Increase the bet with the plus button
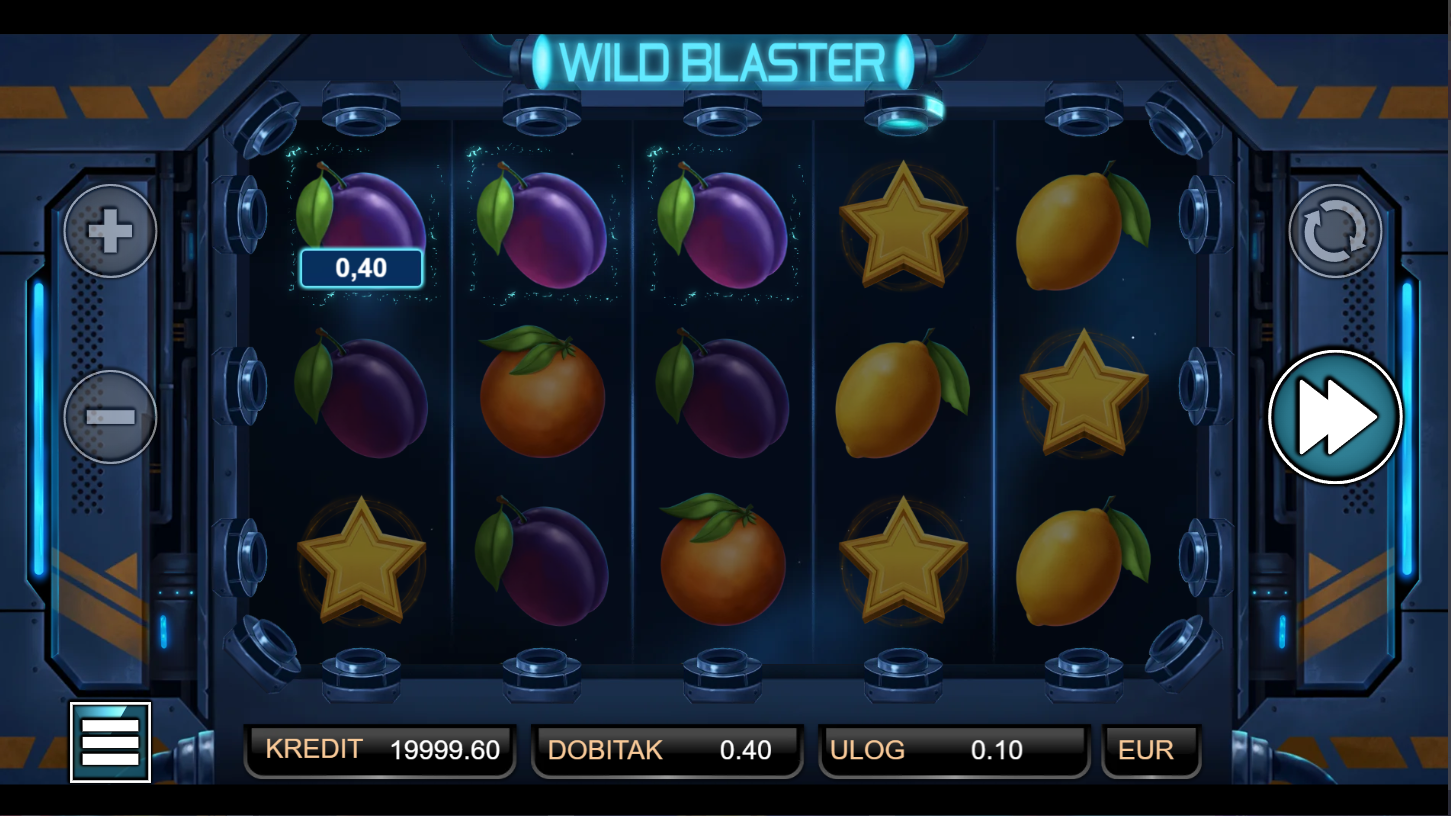 110,231
